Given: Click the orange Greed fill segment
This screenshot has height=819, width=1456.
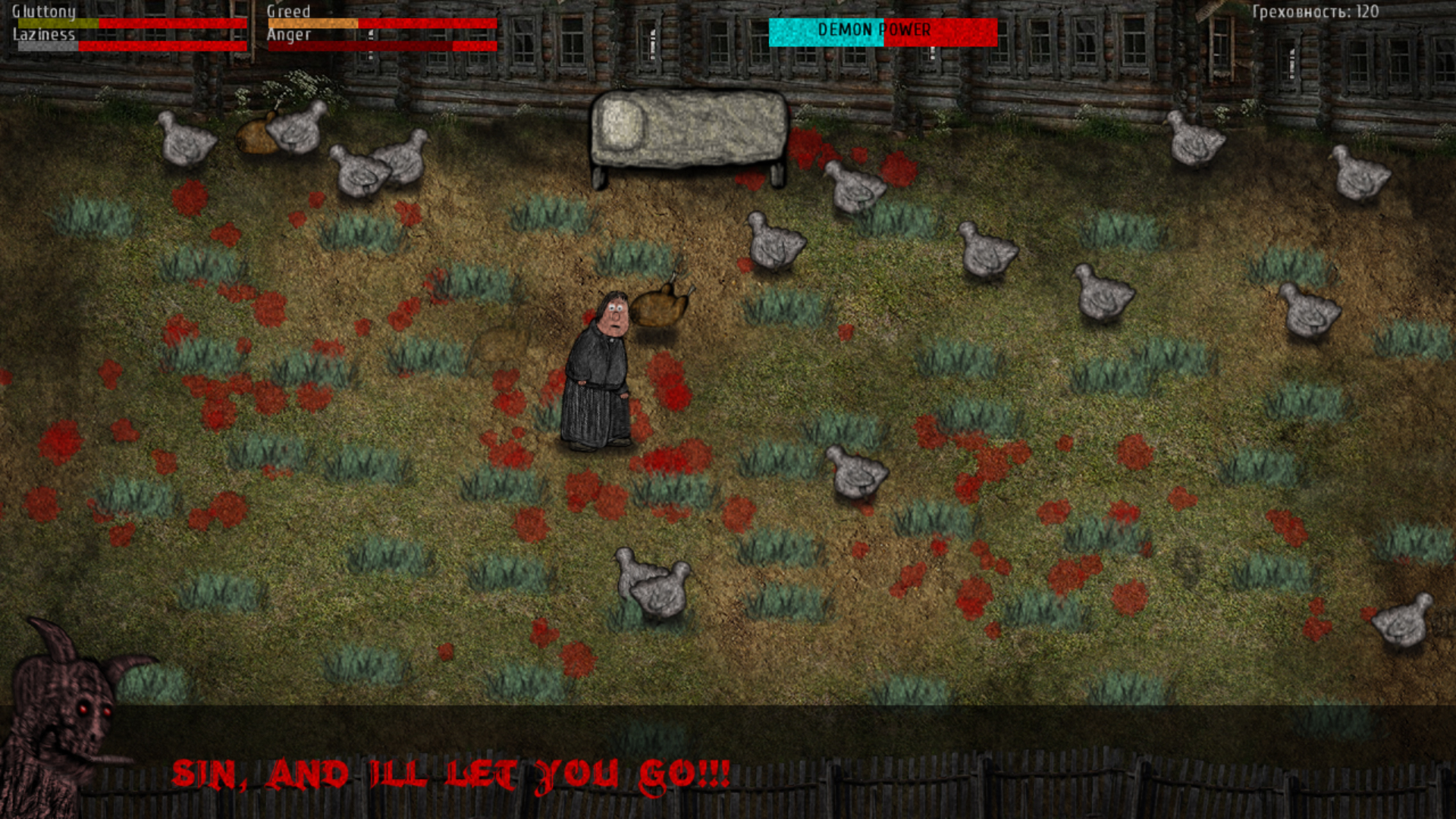Looking at the screenshot, I should 311,23.
